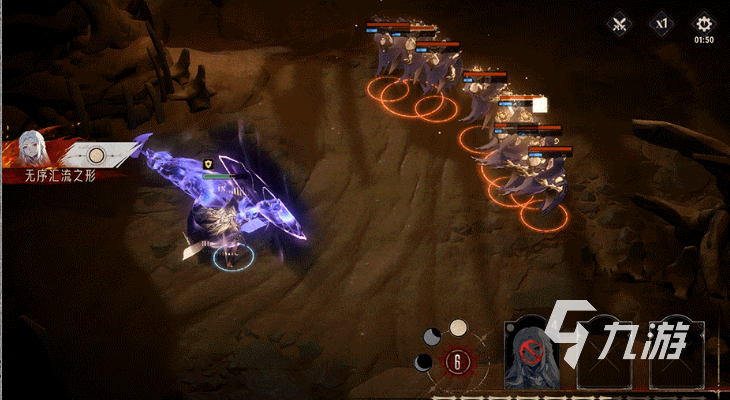Screen dimensions: 730x400
Task: Click the red energy counter showing 6
Action: (x=458, y=362)
